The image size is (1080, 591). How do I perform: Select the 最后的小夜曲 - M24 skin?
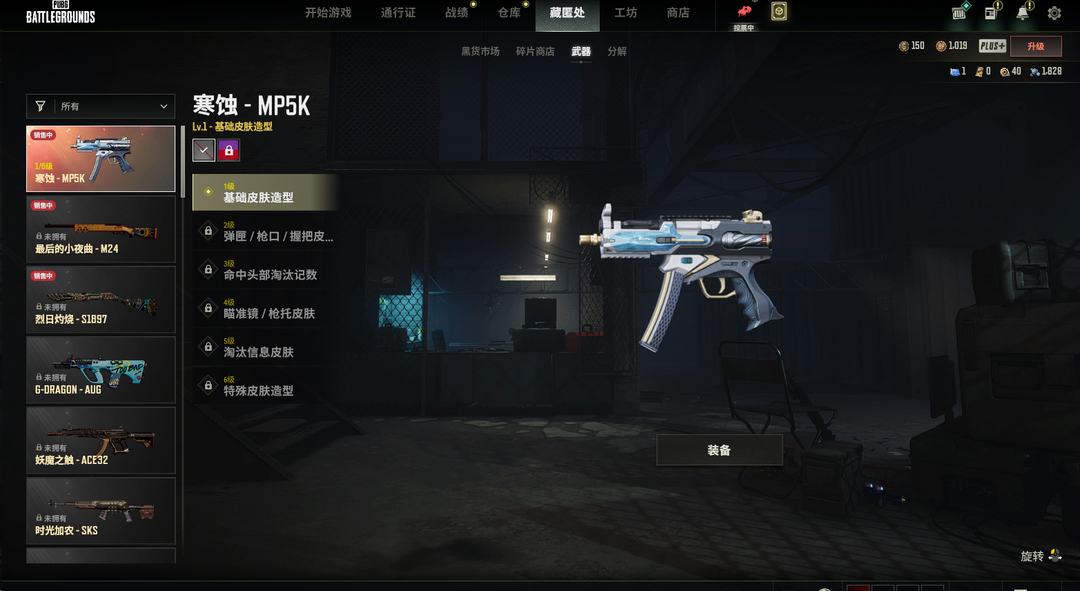coord(100,228)
